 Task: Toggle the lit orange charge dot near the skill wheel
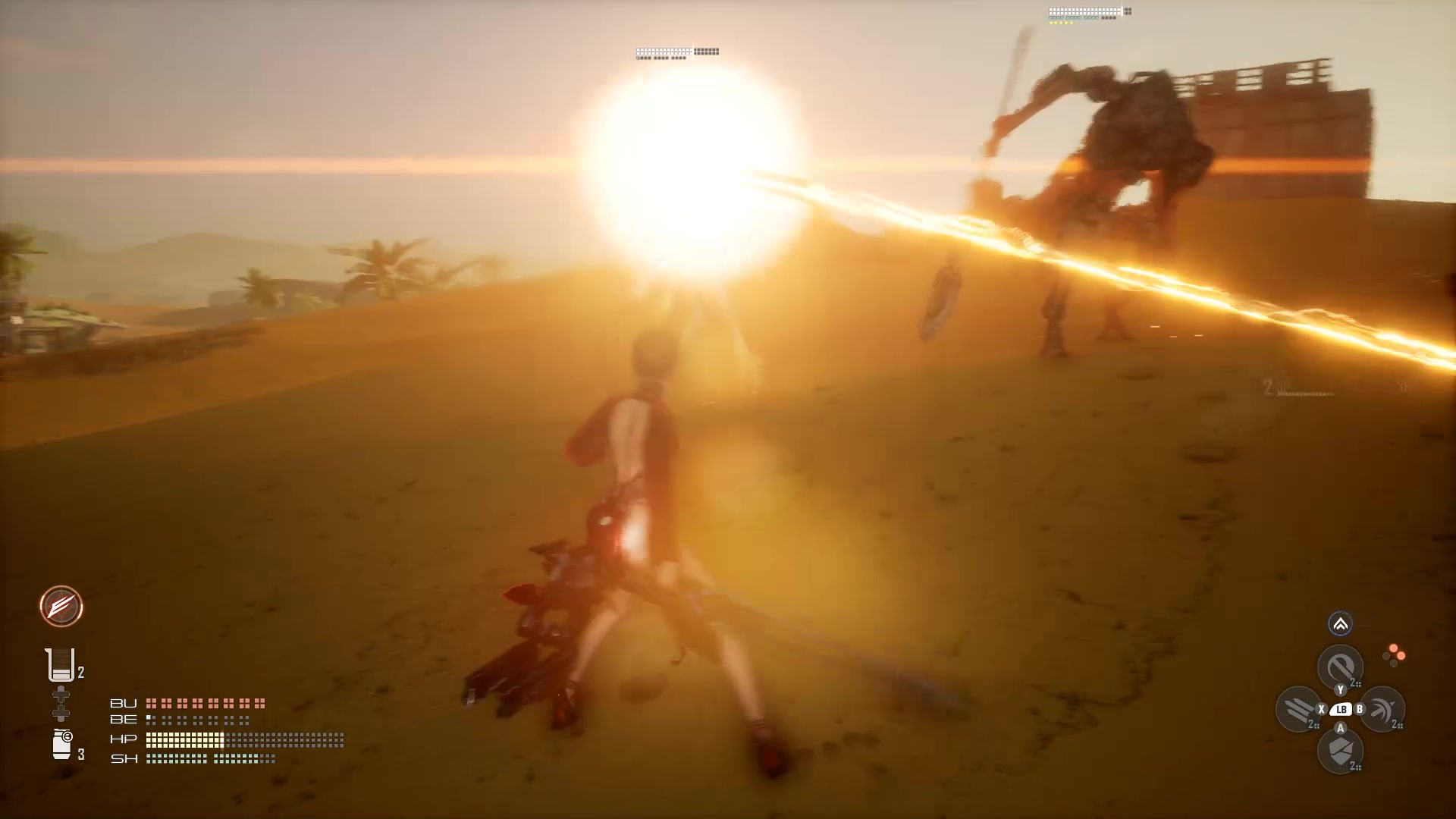click(1394, 648)
